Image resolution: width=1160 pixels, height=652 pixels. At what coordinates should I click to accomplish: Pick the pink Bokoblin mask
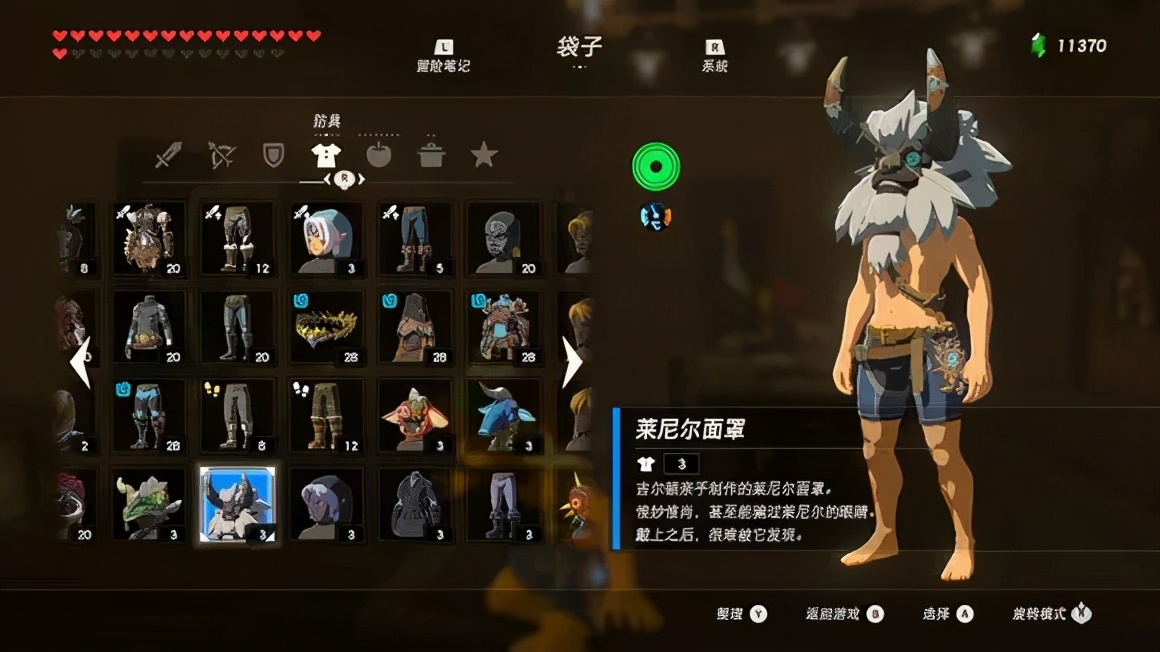(415, 415)
